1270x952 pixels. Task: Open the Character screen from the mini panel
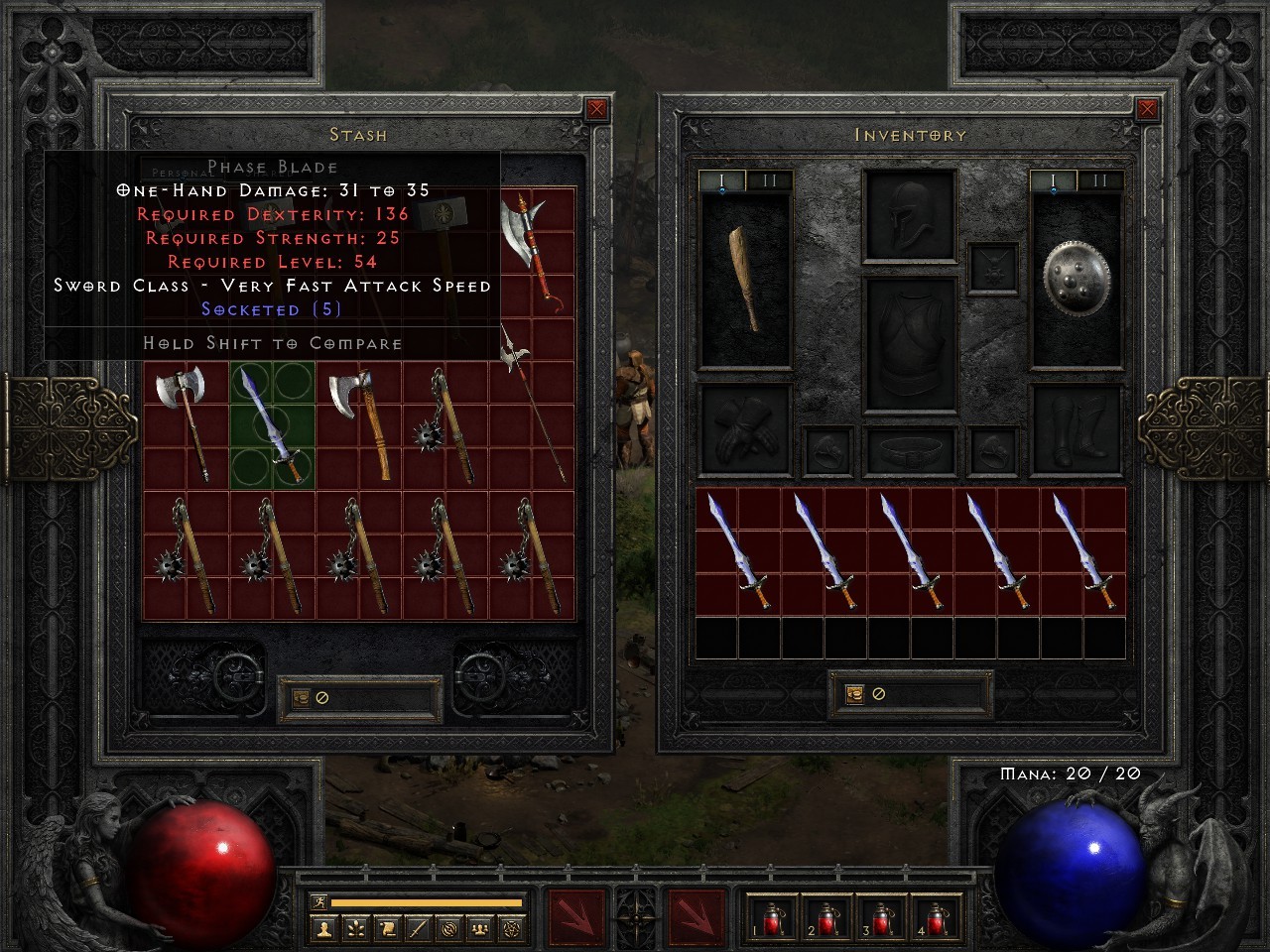pos(324,930)
